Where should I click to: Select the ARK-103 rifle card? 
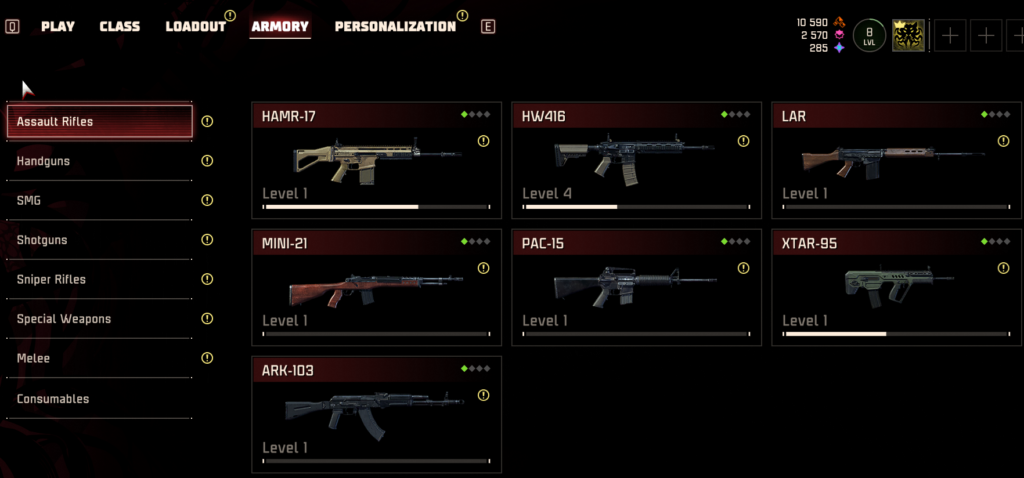pyautogui.click(x=376, y=414)
